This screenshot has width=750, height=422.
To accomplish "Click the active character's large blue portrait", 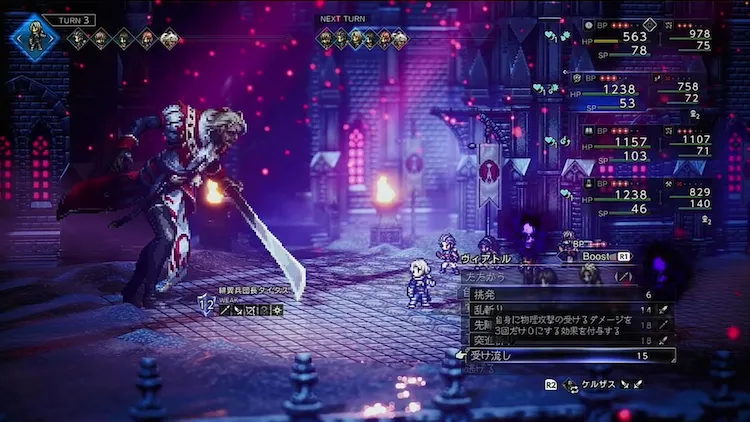I will coord(36,37).
